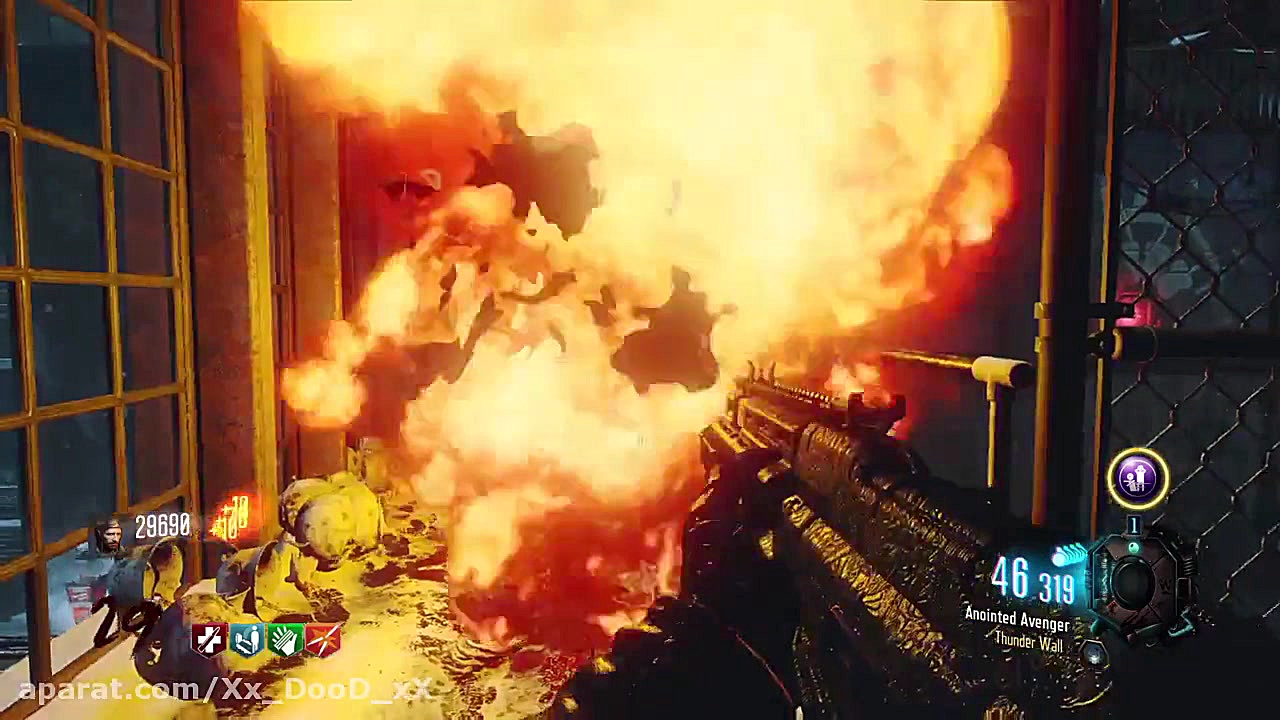This screenshot has height=720, width=1280.
Task: Open the grenade count '1' indicator
Action: coord(1133,525)
